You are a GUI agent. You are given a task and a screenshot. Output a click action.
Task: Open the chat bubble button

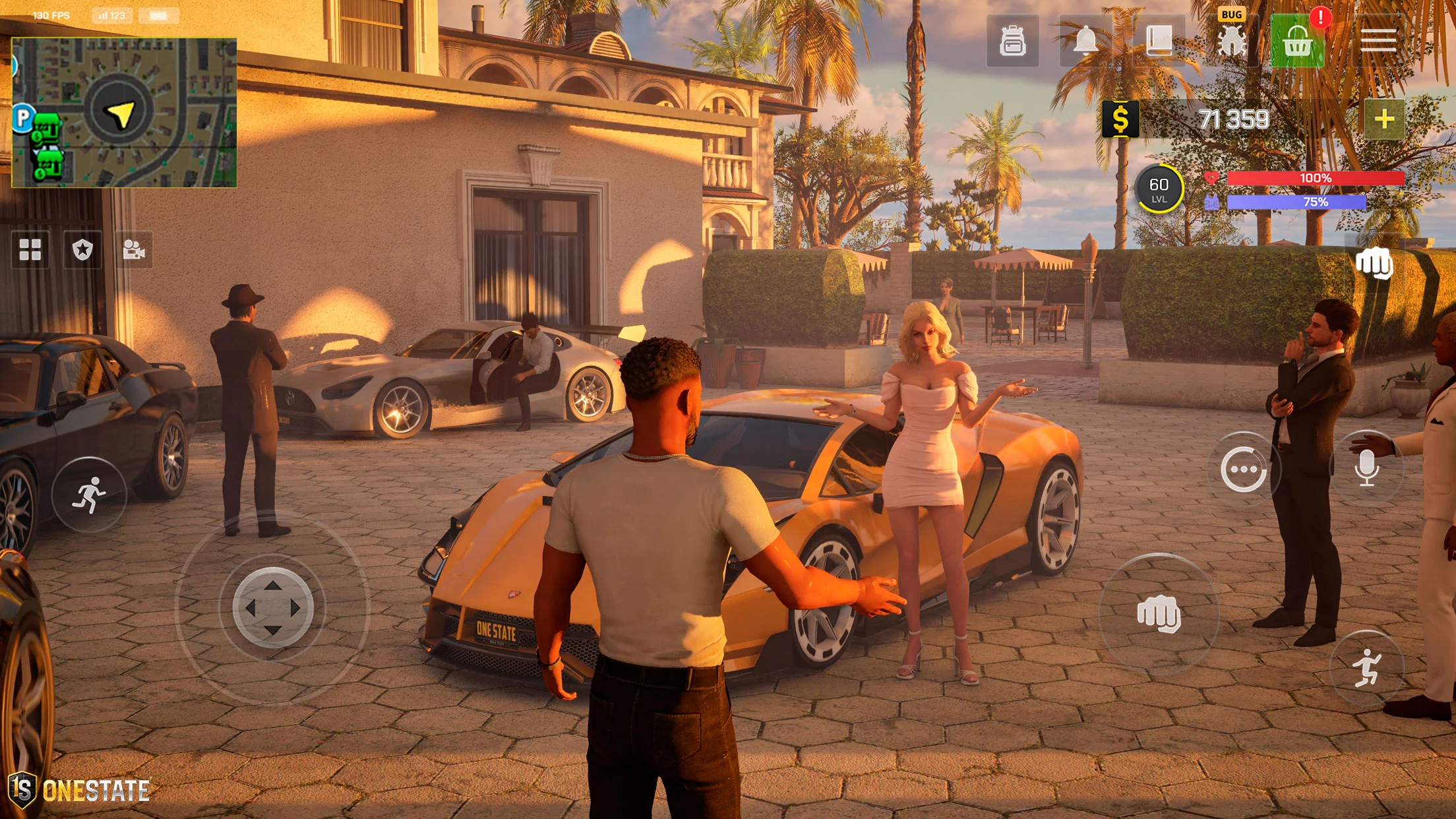[1243, 470]
